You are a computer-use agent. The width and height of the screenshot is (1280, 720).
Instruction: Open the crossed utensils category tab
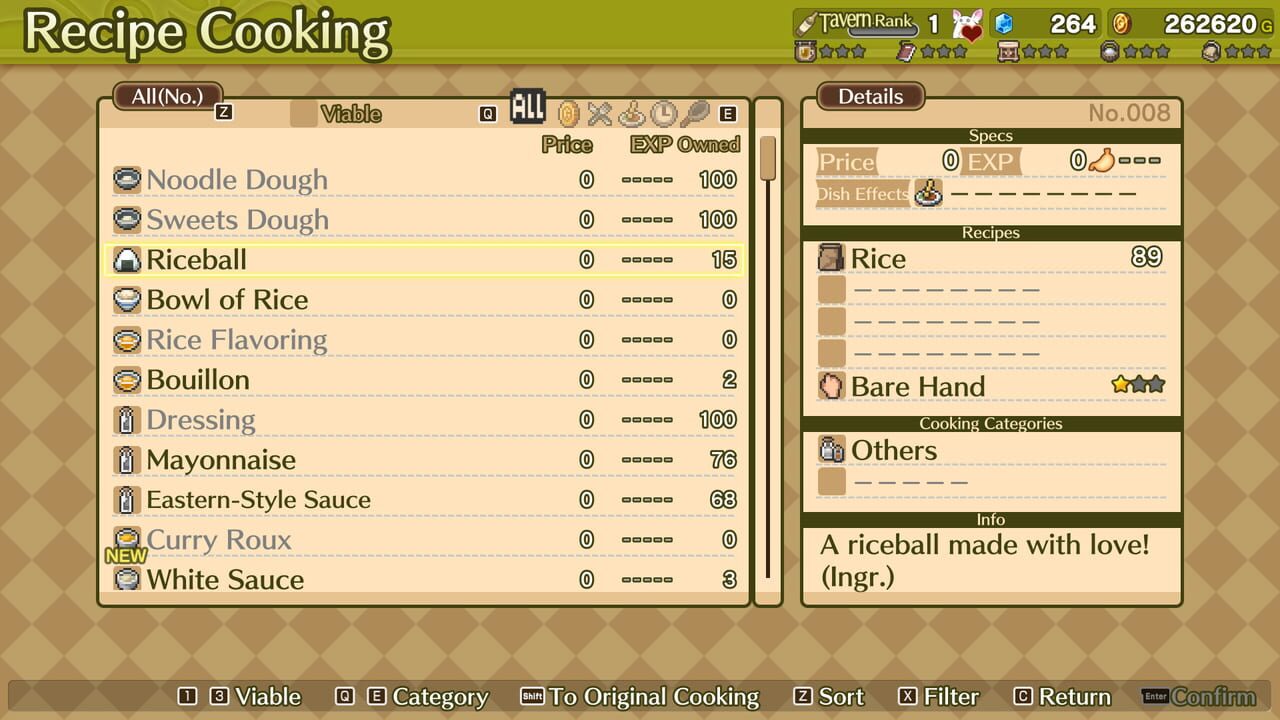pyautogui.click(x=599, y=113)
